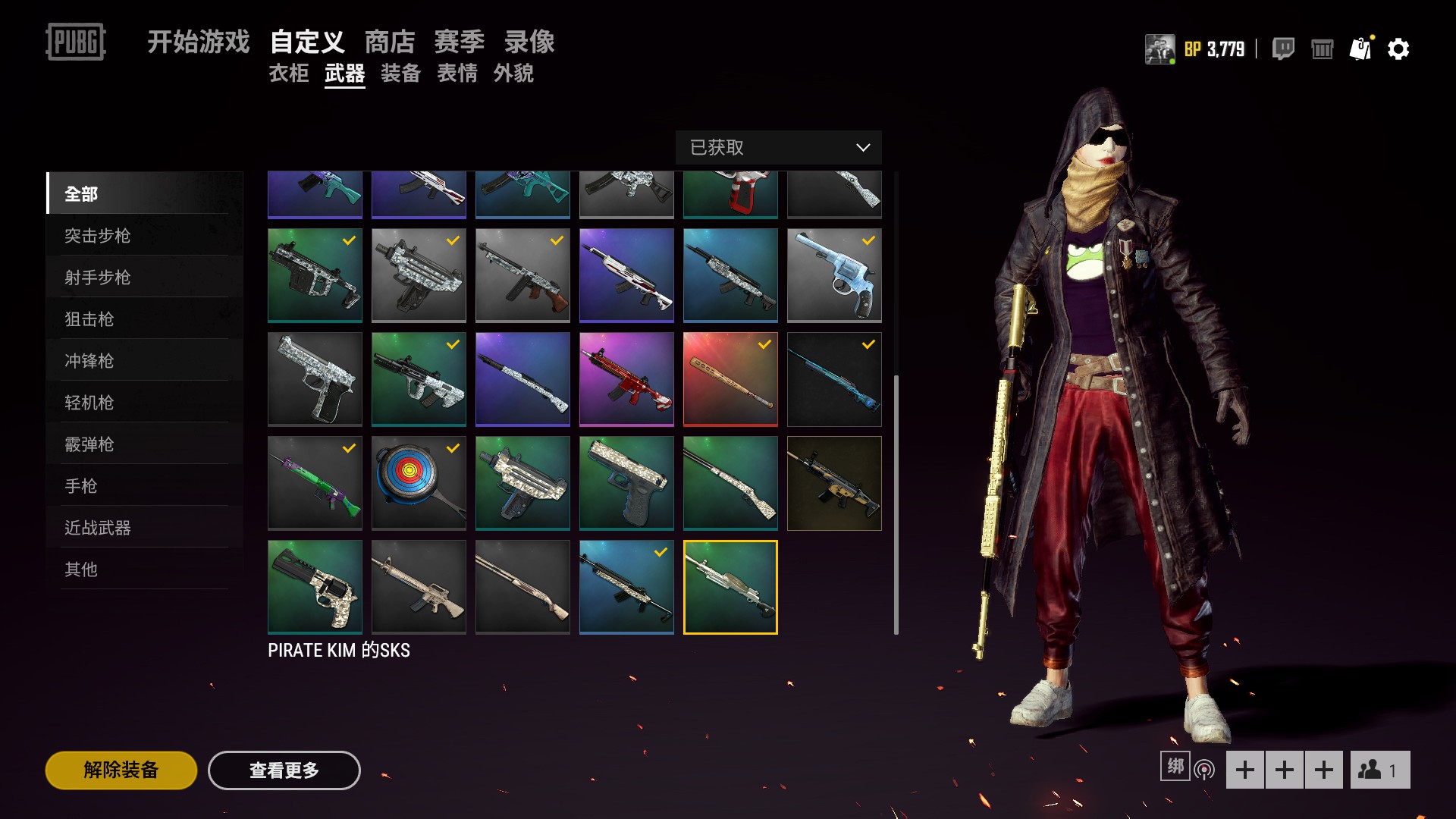The image size is (1456, 819).
Task: Expand the 已获取 filter dropdown
Action: coord(778,147)
